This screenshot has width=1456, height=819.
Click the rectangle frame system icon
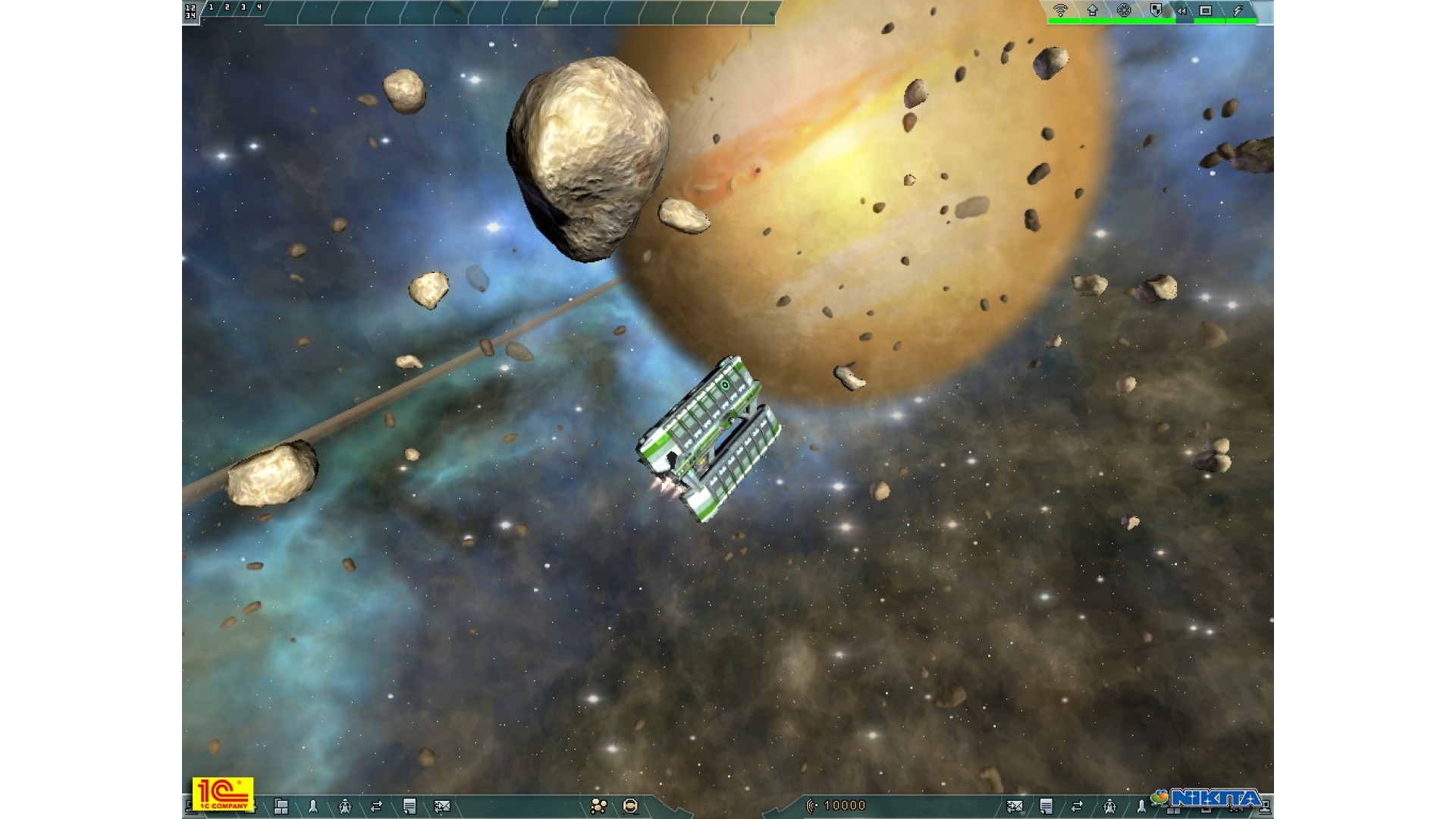pyautogui.click(x=1206, y=10)
